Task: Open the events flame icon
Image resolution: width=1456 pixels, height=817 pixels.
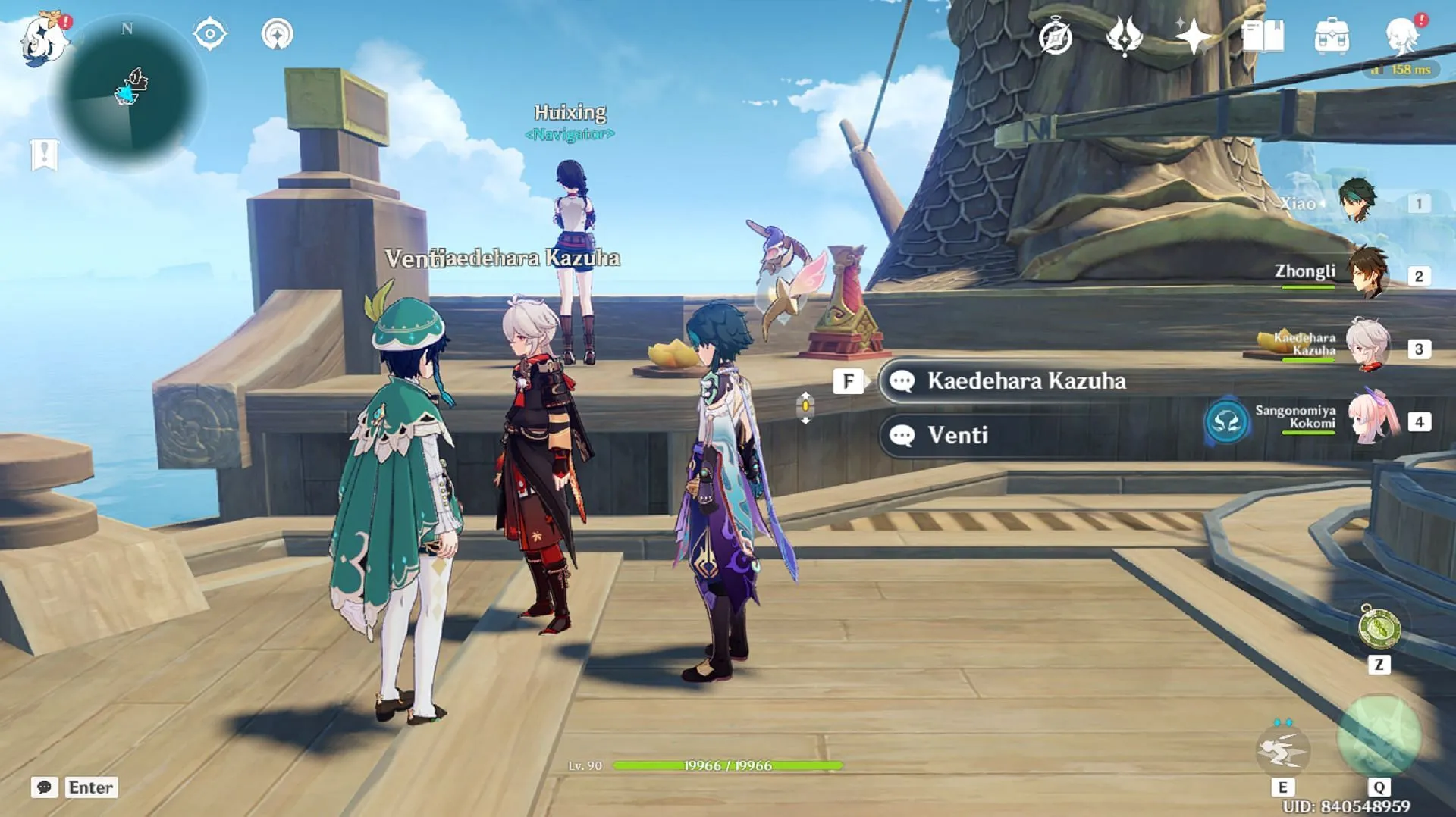Action: (x=1124, y=36)
